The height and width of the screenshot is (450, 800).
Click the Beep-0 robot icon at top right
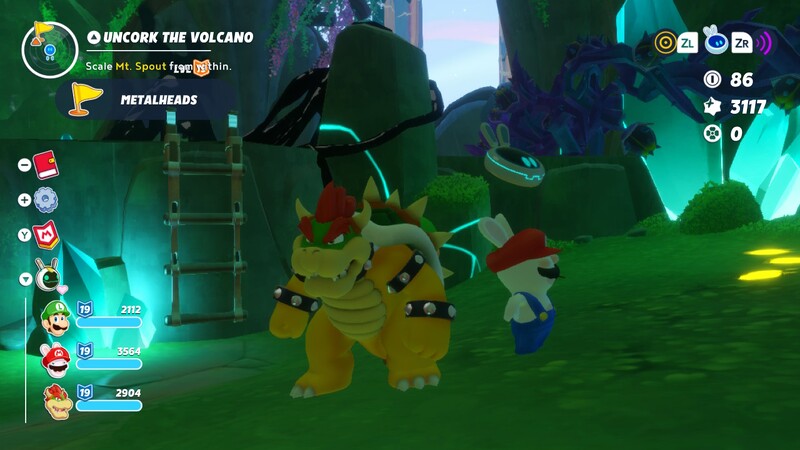coord(716,40)
